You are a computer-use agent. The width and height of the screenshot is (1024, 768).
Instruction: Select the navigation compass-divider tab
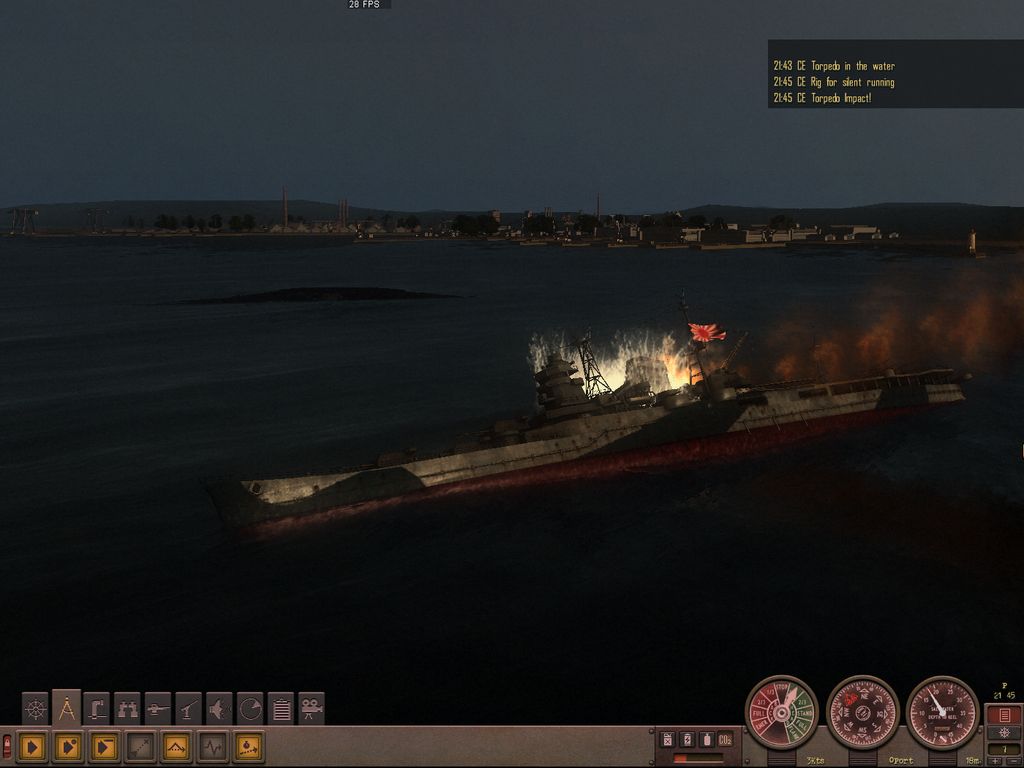66,708
